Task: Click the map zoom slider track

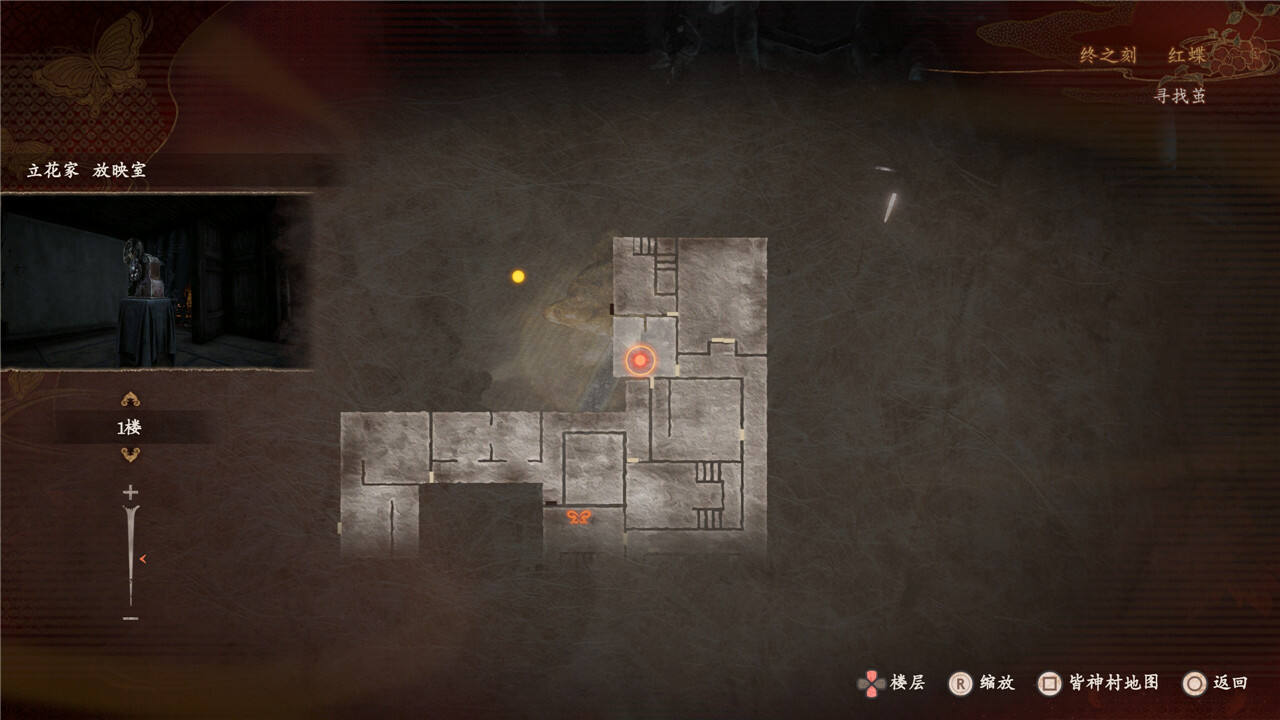Action: point(130,555)
